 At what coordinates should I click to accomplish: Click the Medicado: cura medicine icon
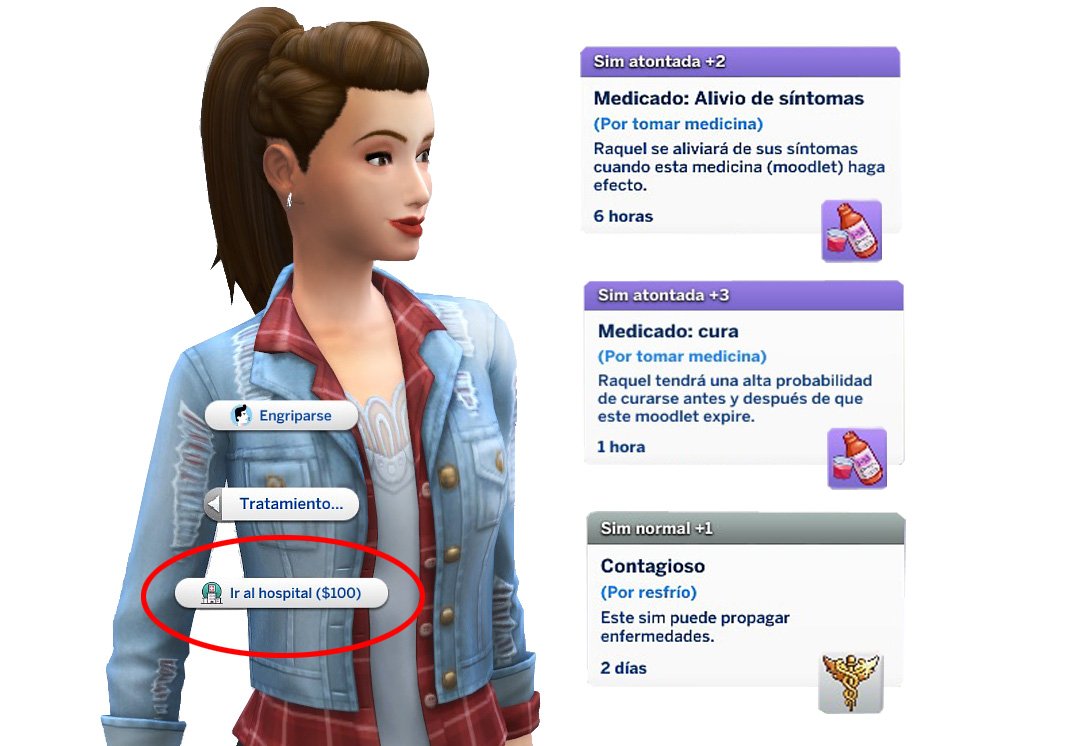click(x=857, y=458)
